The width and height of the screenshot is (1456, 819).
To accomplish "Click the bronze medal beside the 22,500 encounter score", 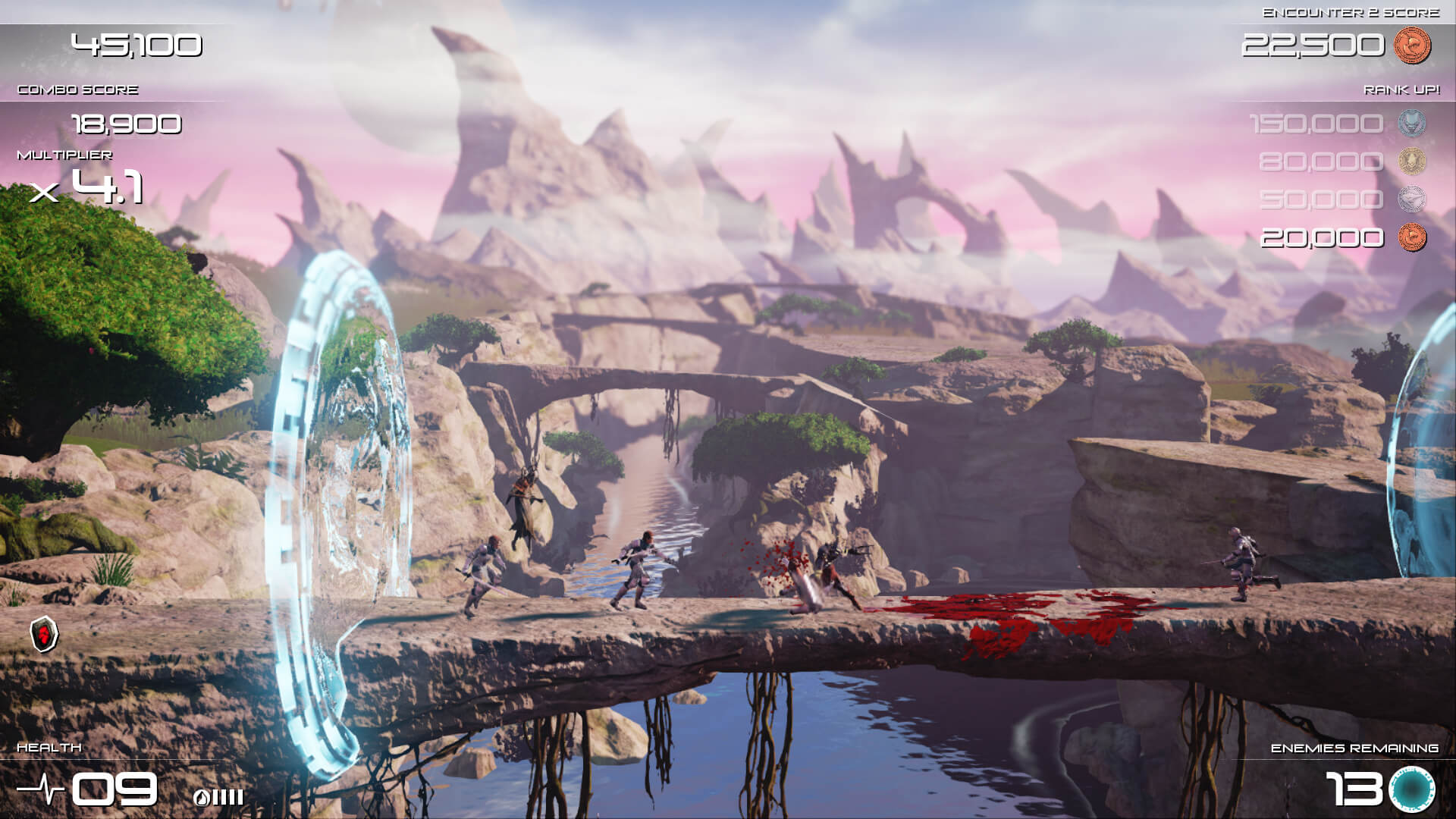I will pyautogui.click(x=1412, y=45).
